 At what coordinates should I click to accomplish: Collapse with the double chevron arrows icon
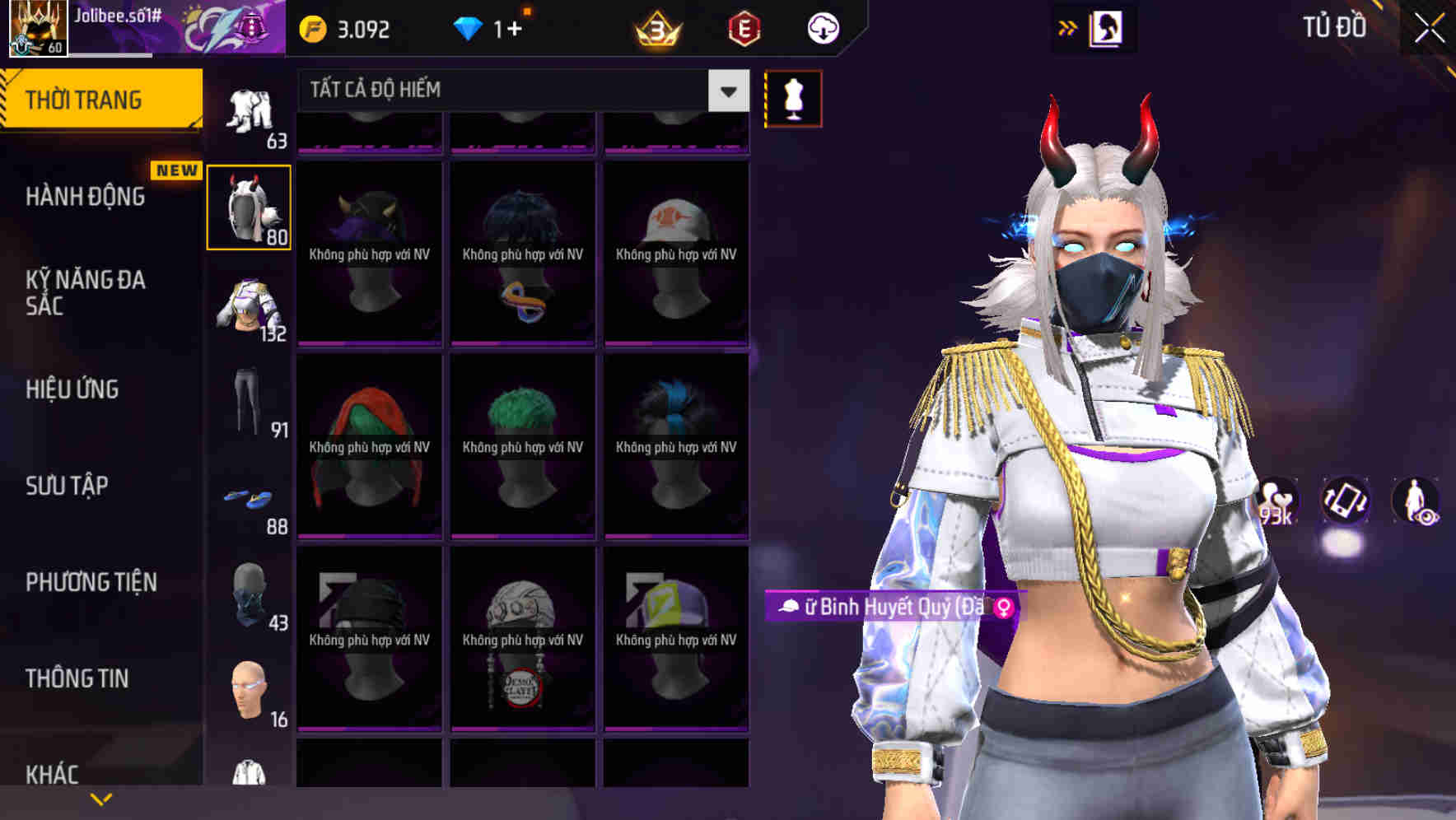tap(1068, 27)
